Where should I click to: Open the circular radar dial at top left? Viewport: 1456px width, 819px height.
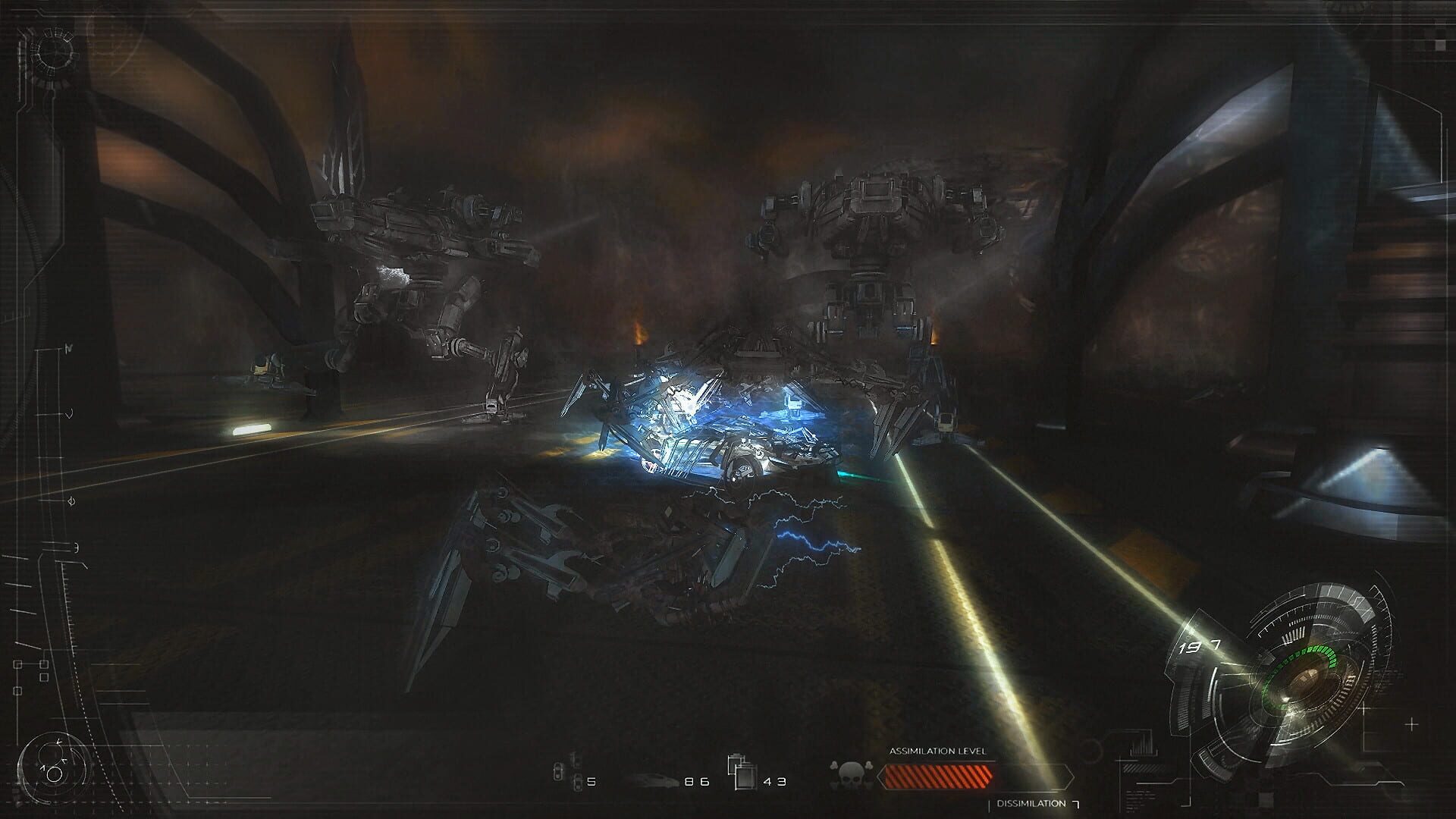pyautogui.click(x=55, y=52)
